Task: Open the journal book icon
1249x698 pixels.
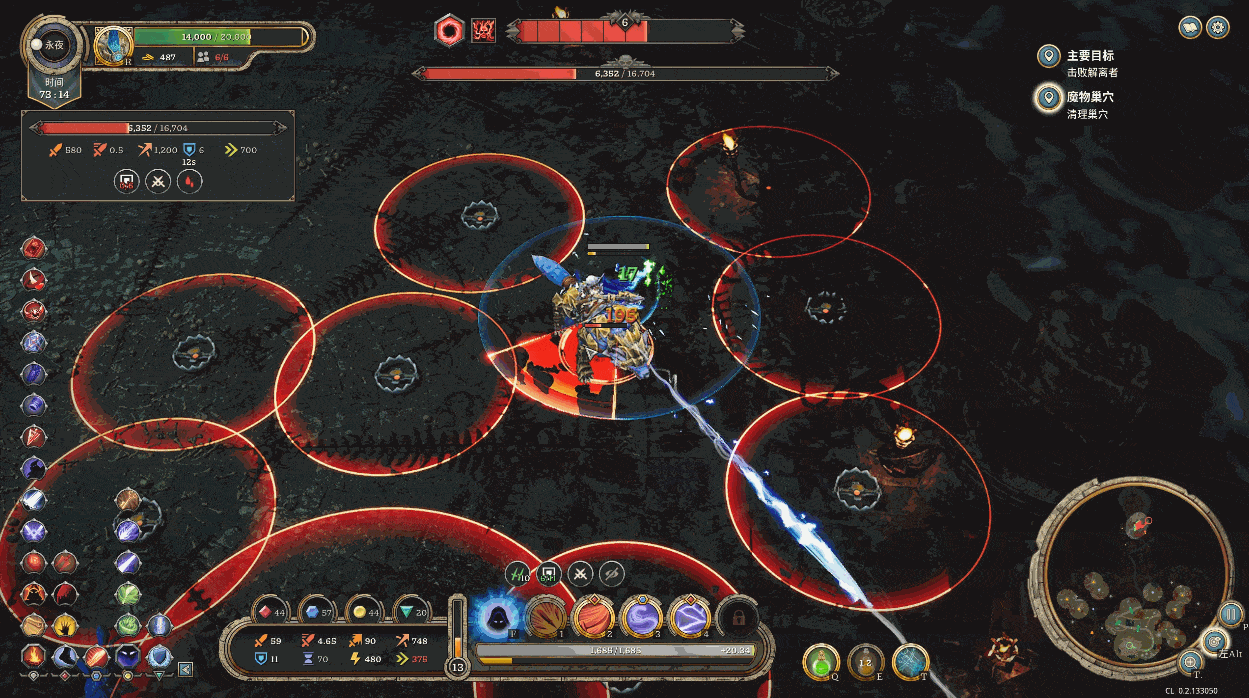Action: (1190, 28)
